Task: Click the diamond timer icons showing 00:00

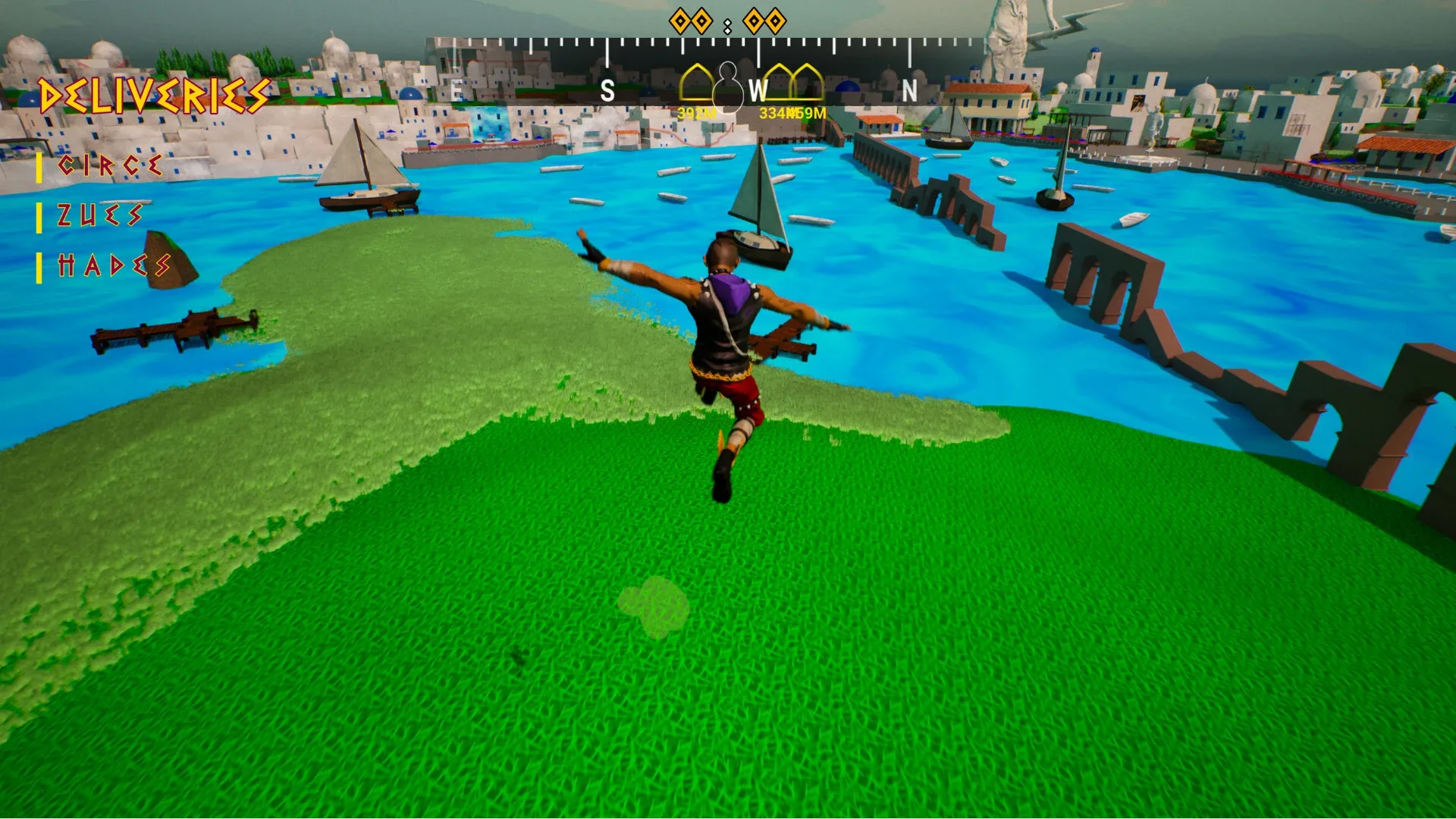Action: click(x=726, y=21)
